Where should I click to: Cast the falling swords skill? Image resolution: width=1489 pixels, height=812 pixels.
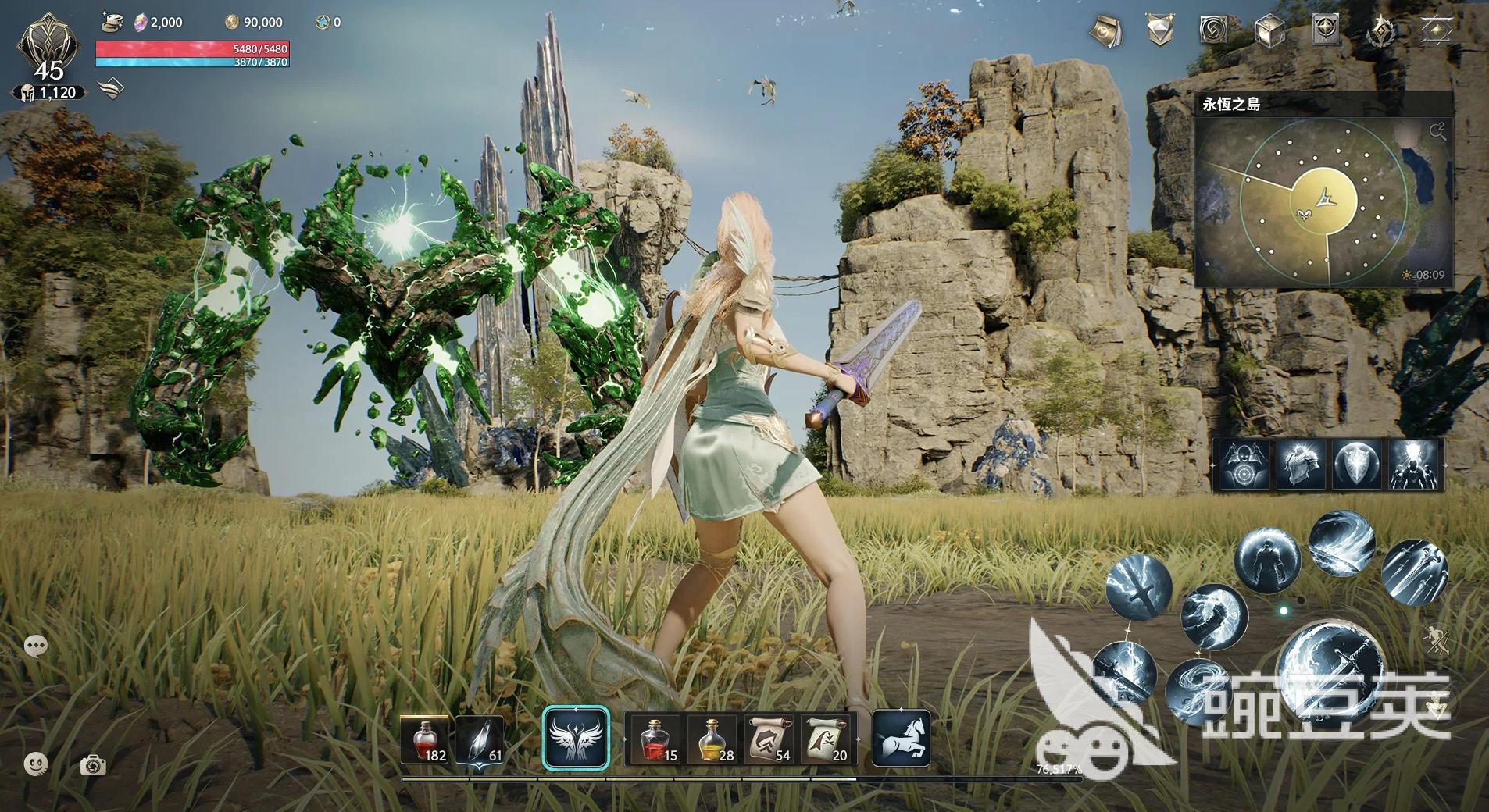pos(1414,572)
